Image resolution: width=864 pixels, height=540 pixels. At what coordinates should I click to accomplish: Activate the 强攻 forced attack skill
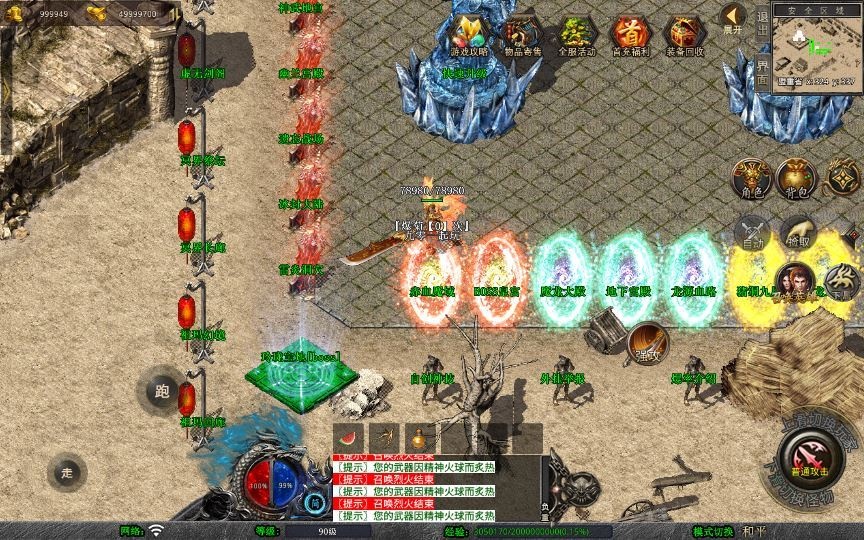(x=648, y=343)
